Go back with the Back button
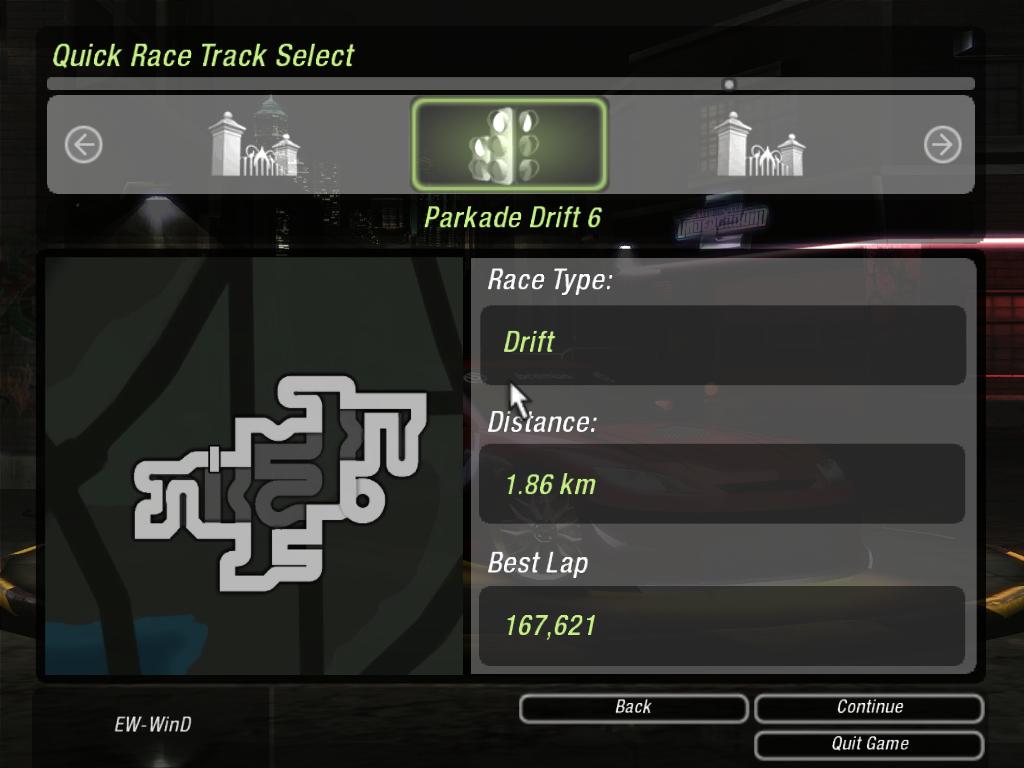This screenshot has width=1024, height=768. [633, 708]
